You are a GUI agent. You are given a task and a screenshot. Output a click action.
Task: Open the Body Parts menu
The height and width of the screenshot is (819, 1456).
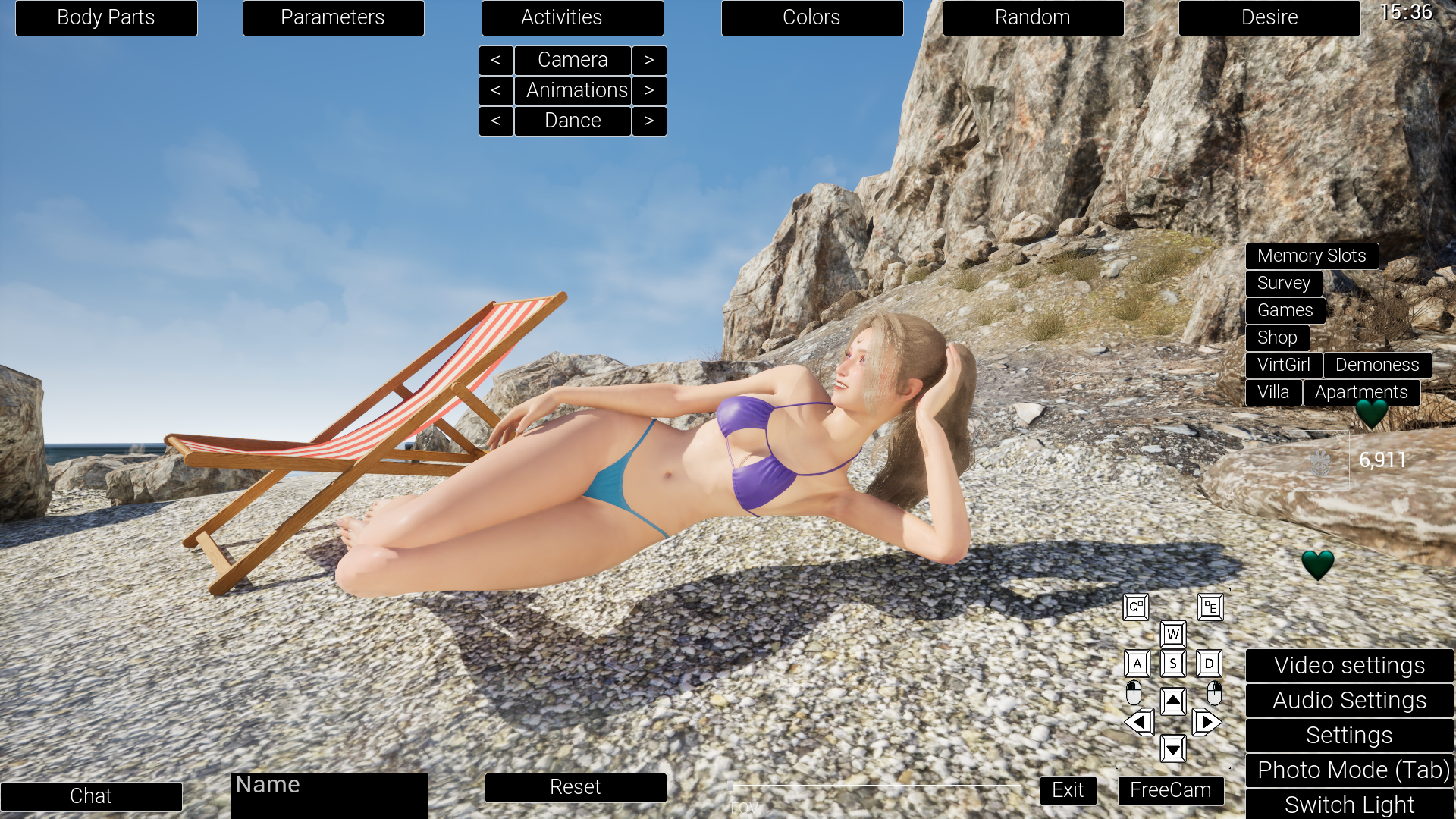(106, 17)
